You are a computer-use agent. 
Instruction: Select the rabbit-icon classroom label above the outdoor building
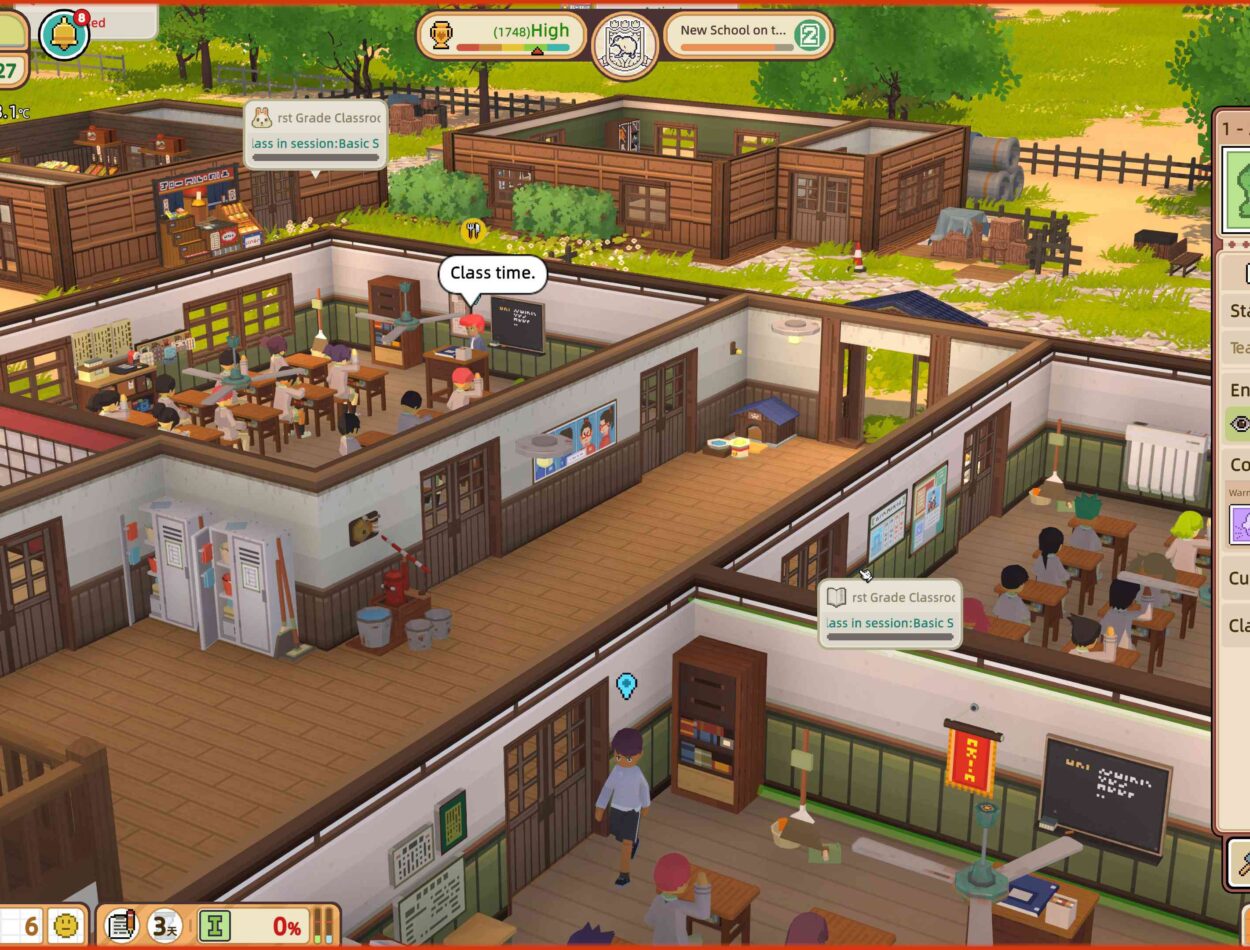(x=315, y=131)
